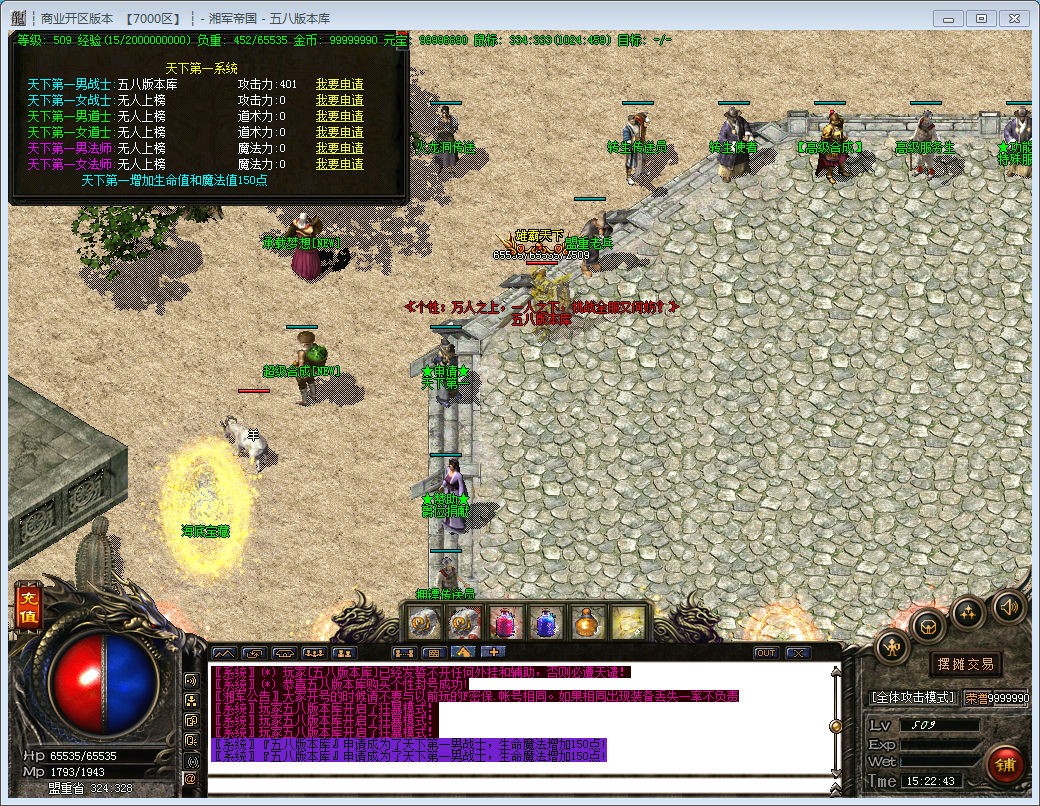The image size is (1040, 806).
Task: Toggle sound with the speaker icon
Action: (x=1009, y=606)
